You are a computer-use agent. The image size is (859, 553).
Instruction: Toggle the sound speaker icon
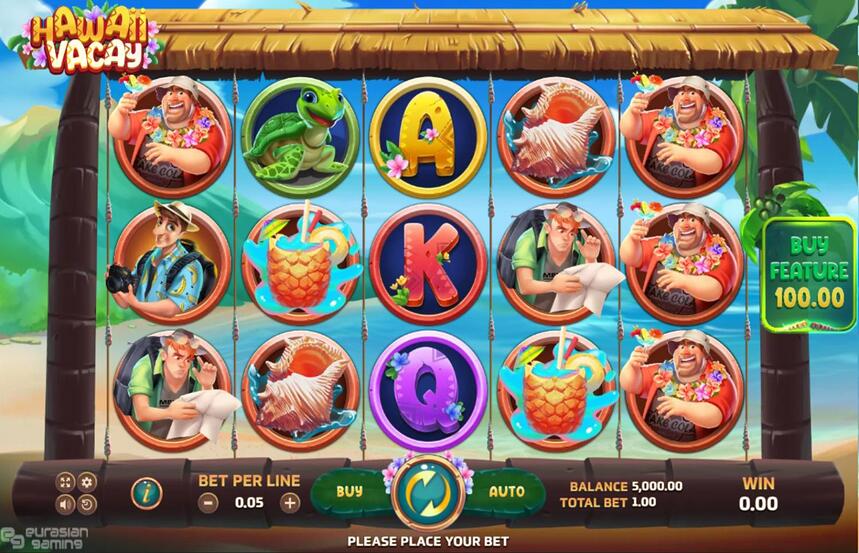click(x=65, y=504)
